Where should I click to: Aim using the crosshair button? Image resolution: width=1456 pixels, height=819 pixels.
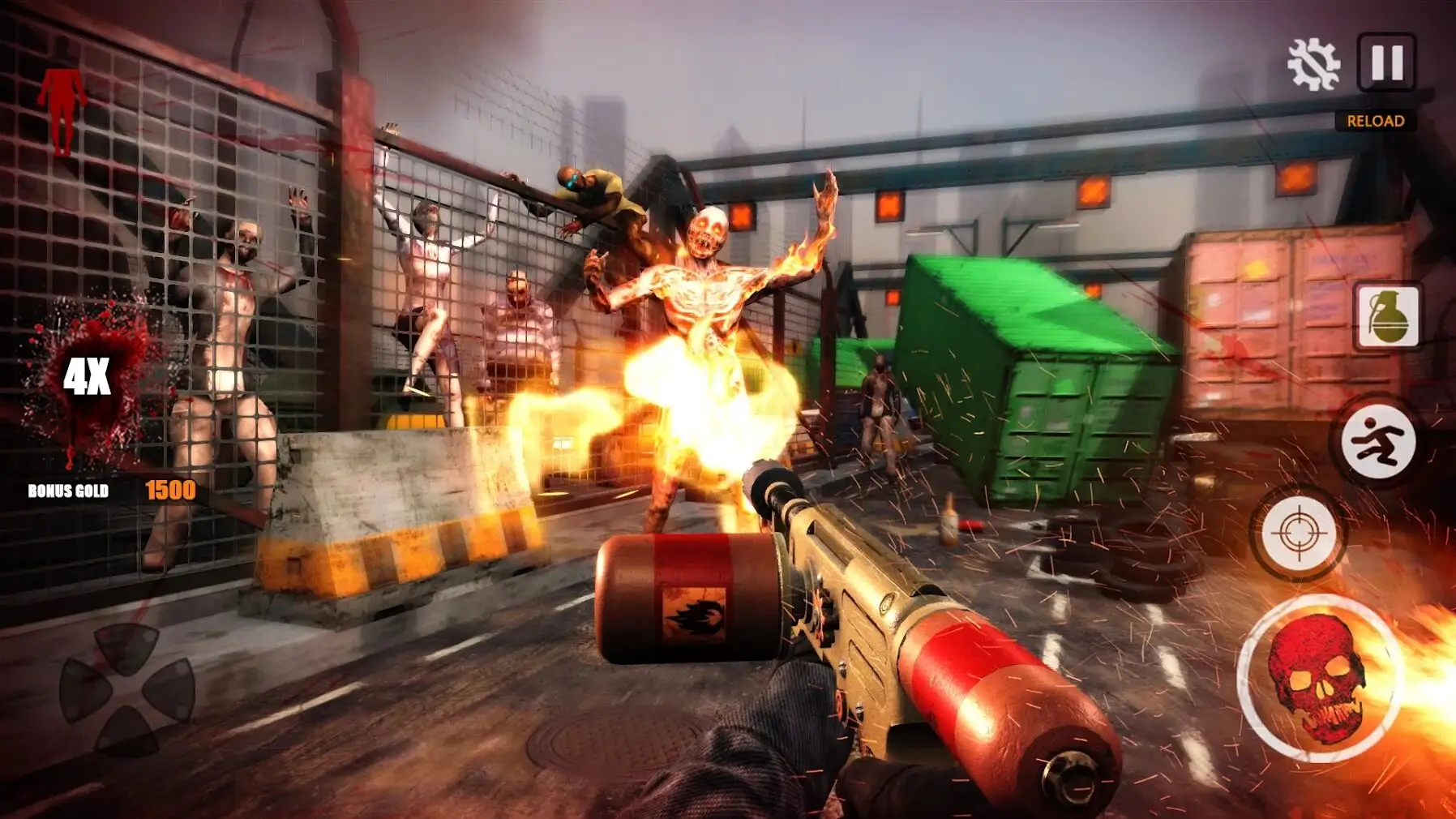pyautogui.click(x=1299, y=533)
